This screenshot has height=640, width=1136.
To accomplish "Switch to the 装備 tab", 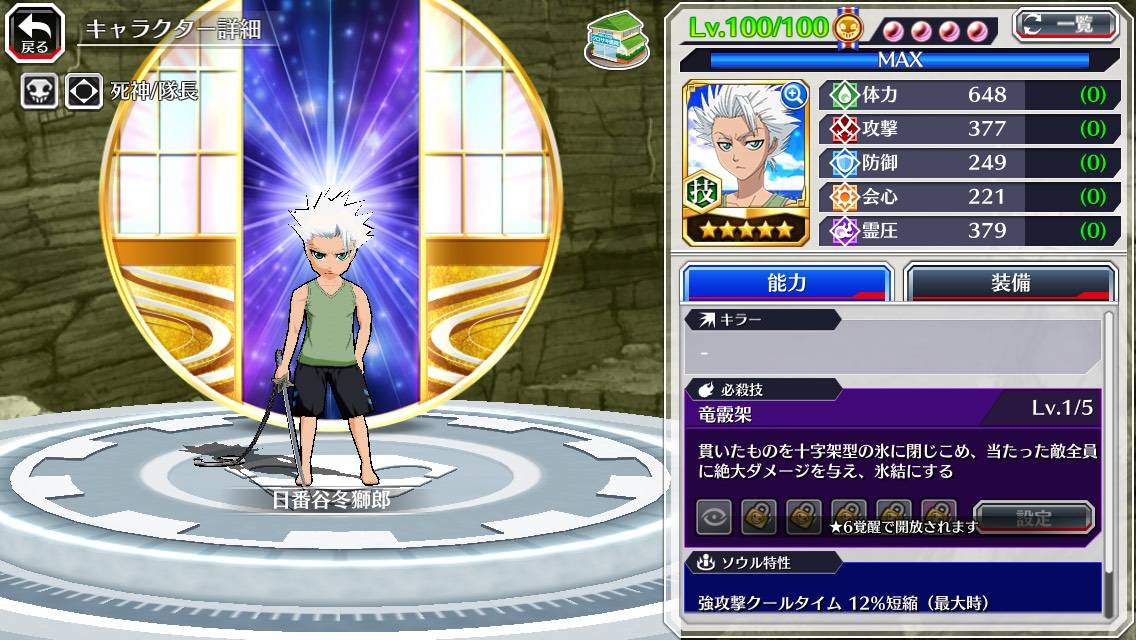I will (x=1010, y=283).
